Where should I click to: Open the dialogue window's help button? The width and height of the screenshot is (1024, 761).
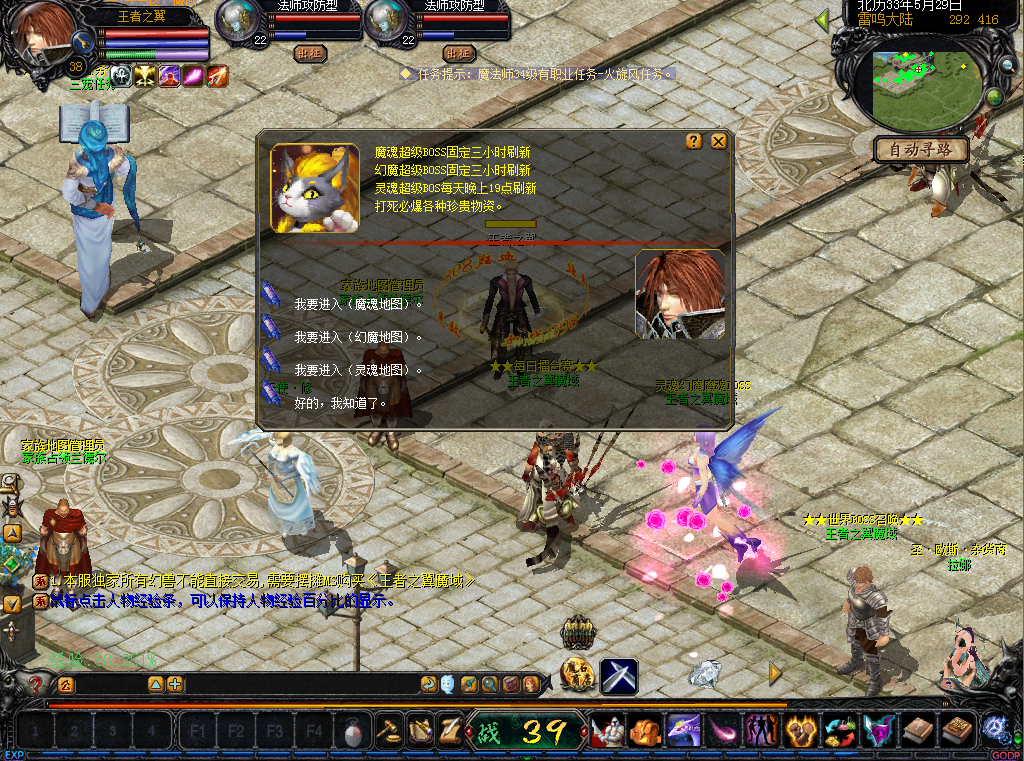694,142
